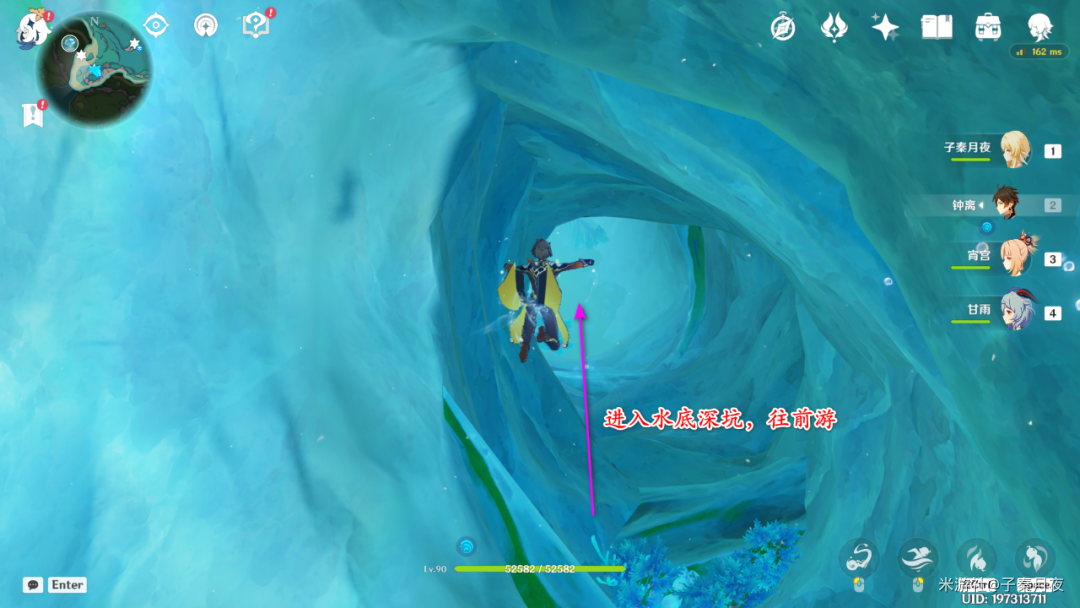Switch to party member 宵宫
The width and height of the screenshot is (1080, 608).
[1014, 258]
